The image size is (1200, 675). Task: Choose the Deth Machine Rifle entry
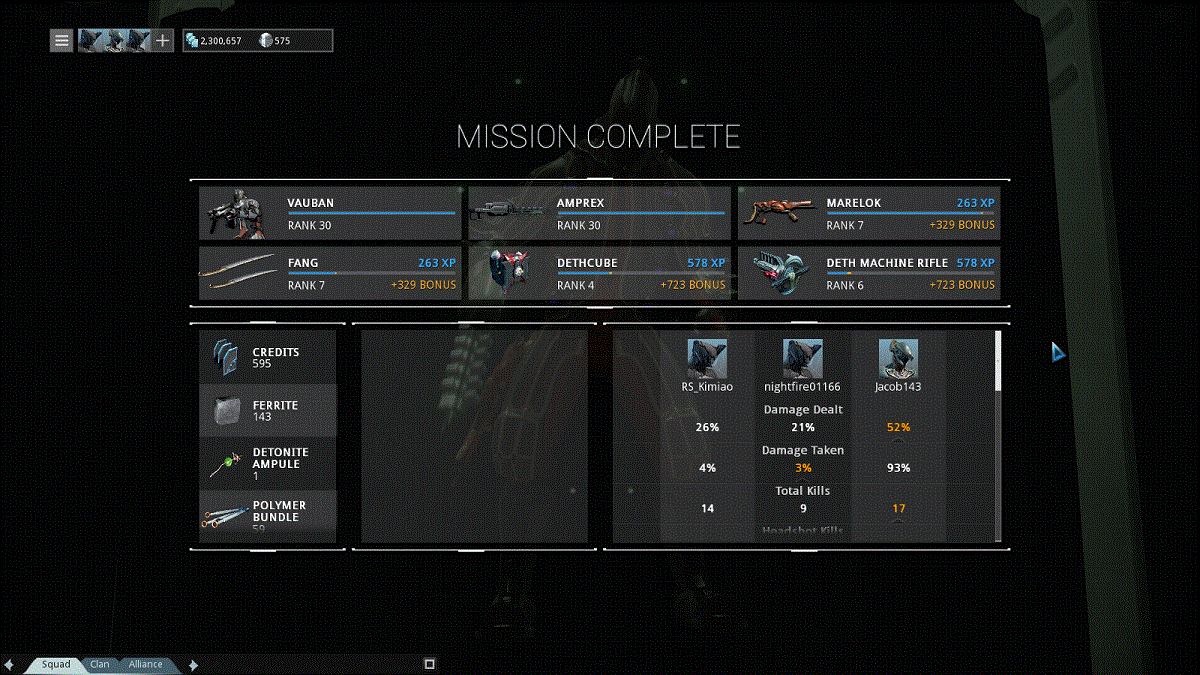(x=868, y=273)
